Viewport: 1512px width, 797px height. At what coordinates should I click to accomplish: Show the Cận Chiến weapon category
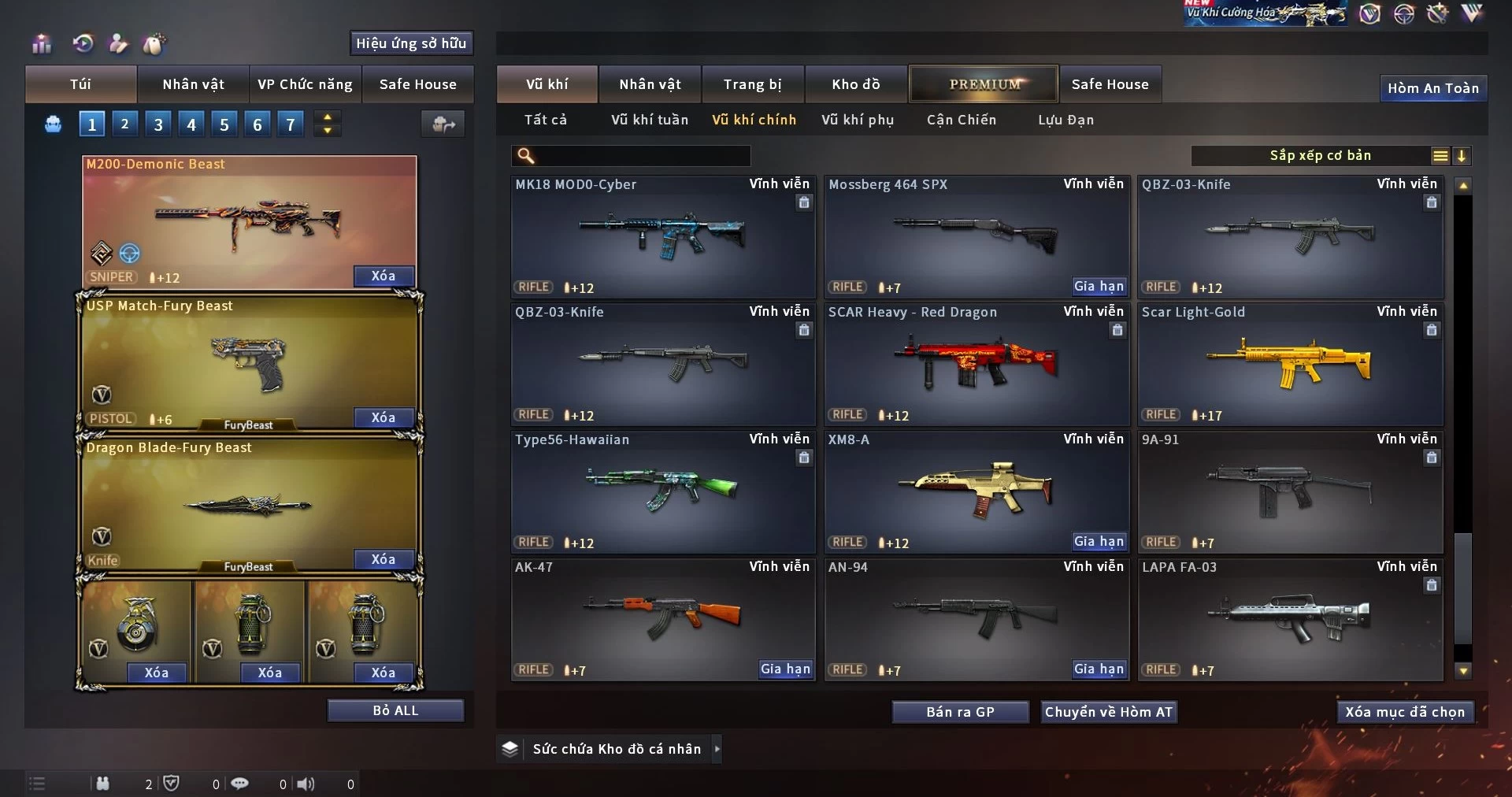961,120
